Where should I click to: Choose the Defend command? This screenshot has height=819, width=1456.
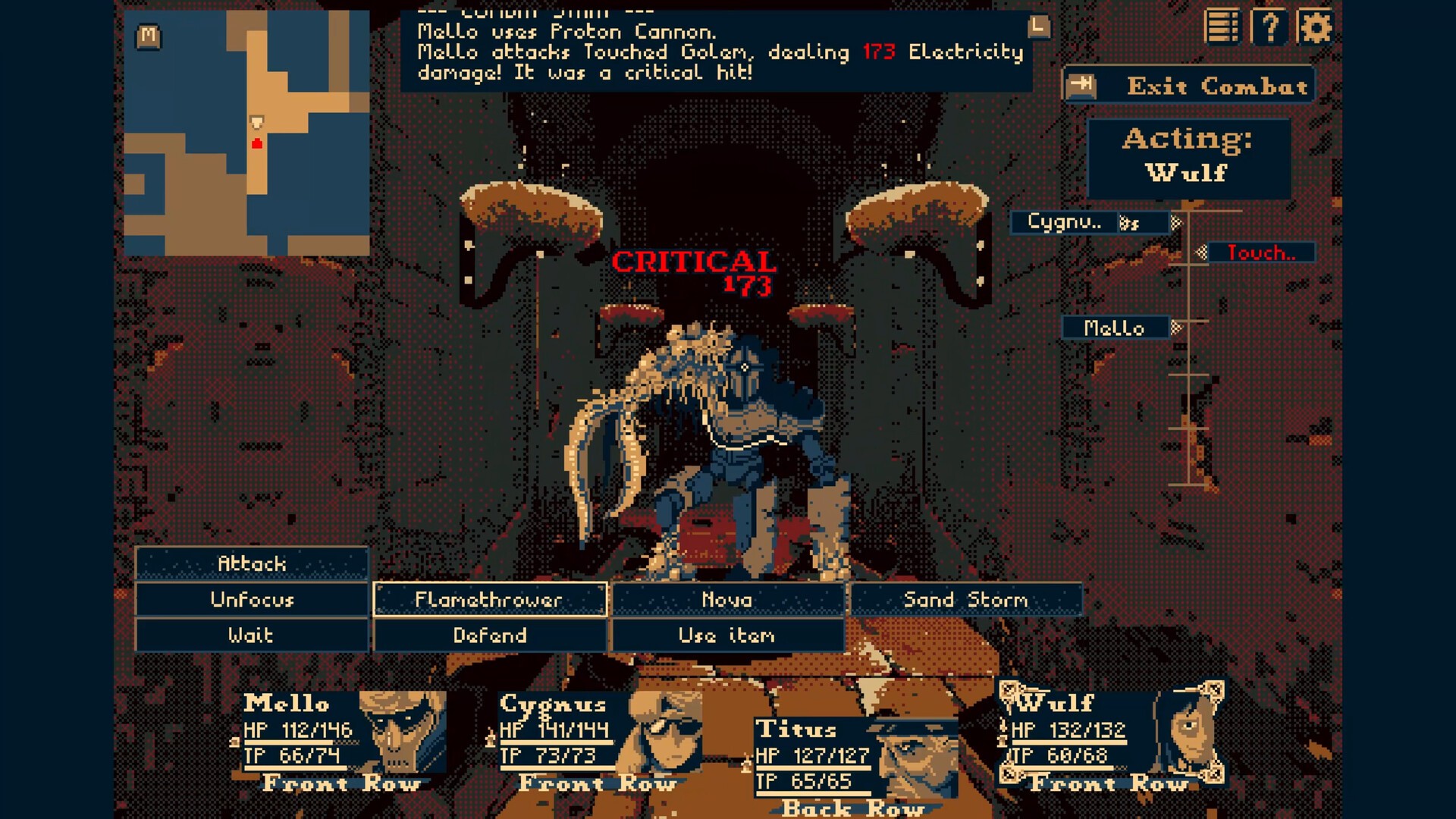[x=490, y=635]
